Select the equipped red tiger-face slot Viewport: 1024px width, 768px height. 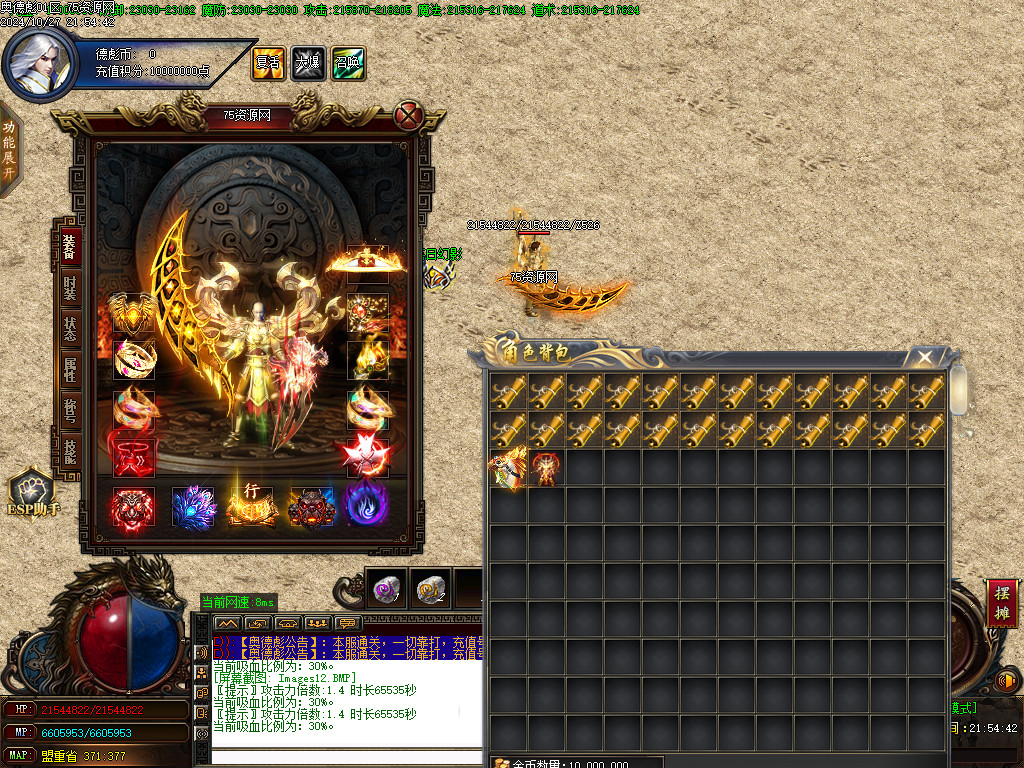[134, 506]
